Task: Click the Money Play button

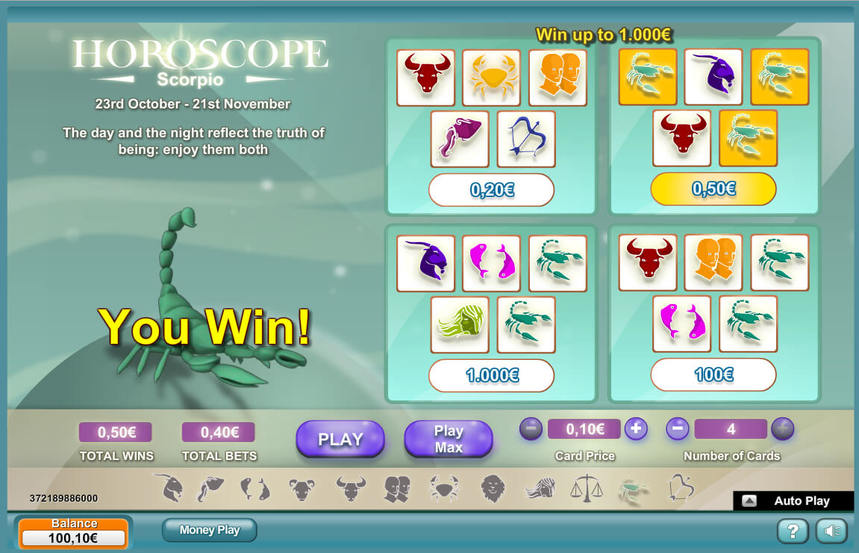Action: pyautogui.click(x=210, y=530)
